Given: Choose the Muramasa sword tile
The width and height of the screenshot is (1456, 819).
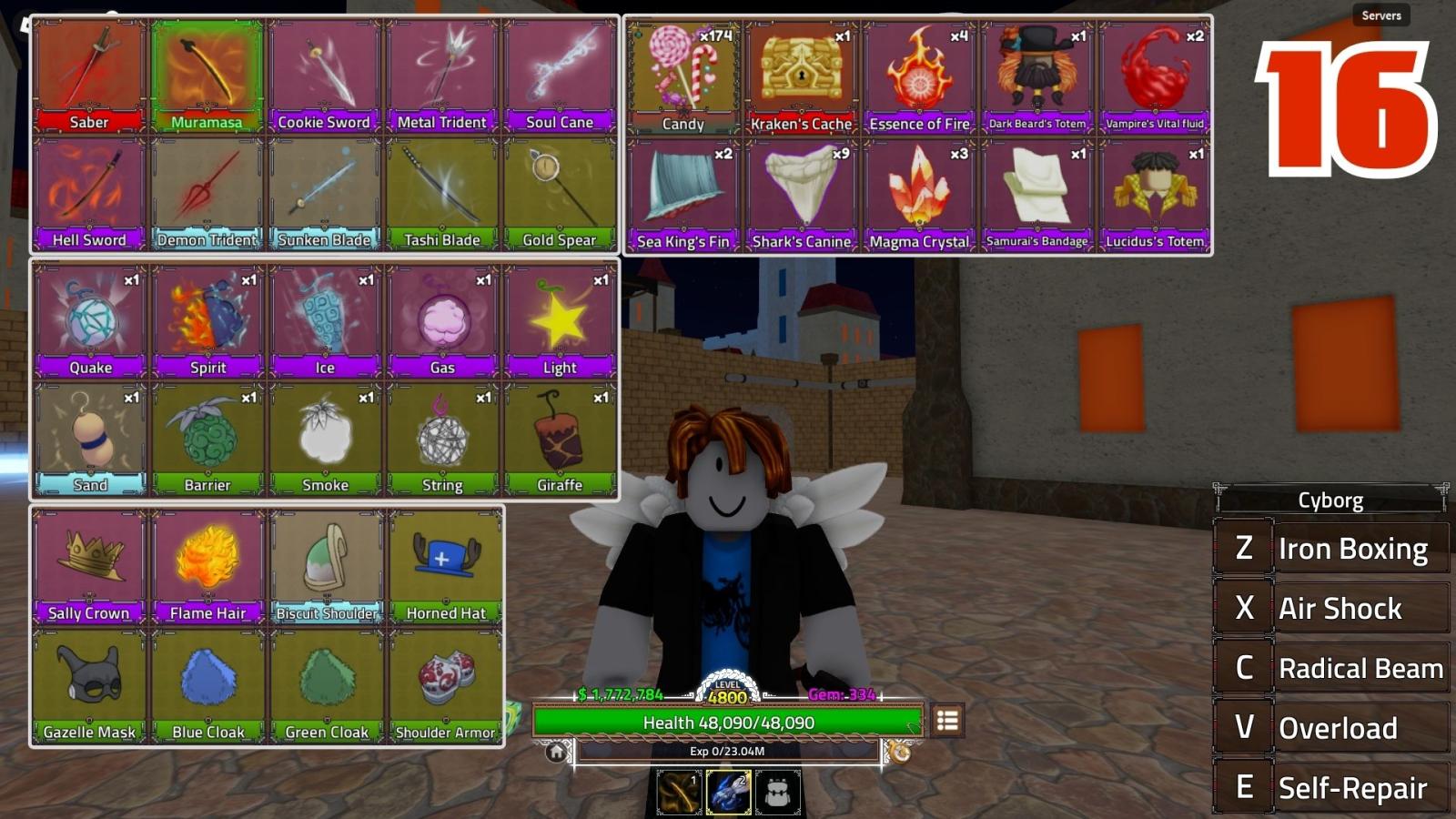Looking at the screenshot, I should (x=207, y=76).
